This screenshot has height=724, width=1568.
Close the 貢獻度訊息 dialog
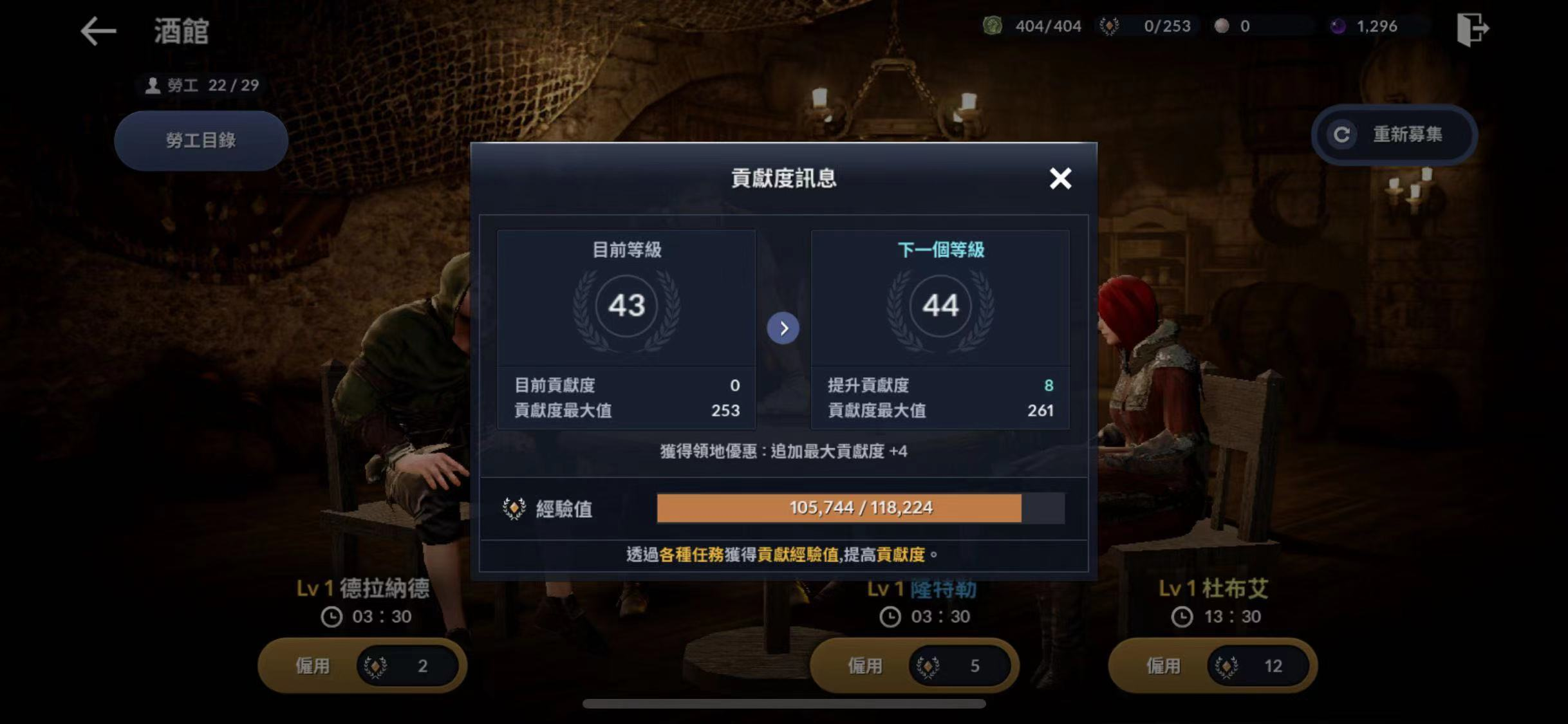(x=1060, y=179)
